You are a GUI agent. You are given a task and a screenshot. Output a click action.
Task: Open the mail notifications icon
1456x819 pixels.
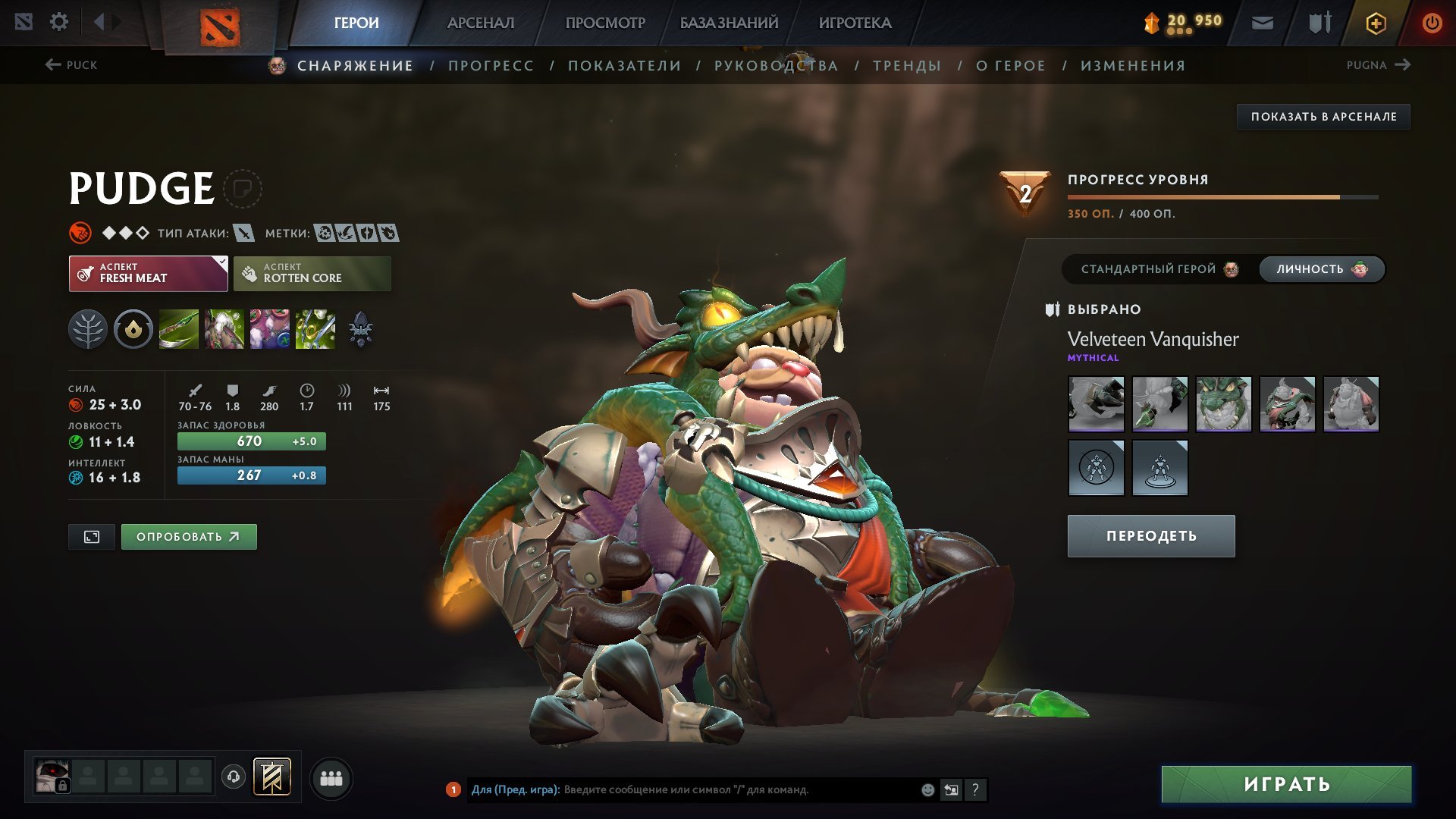(1263, 22)
